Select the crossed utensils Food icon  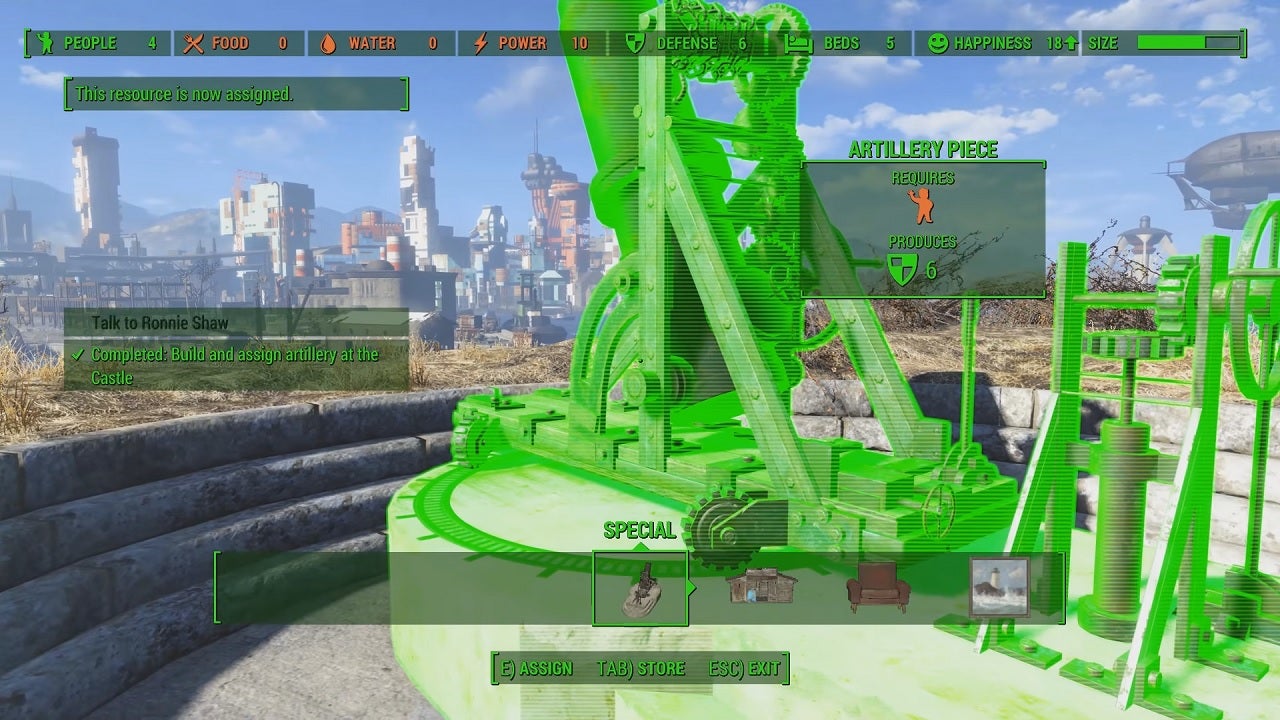[x=191, y=43]
